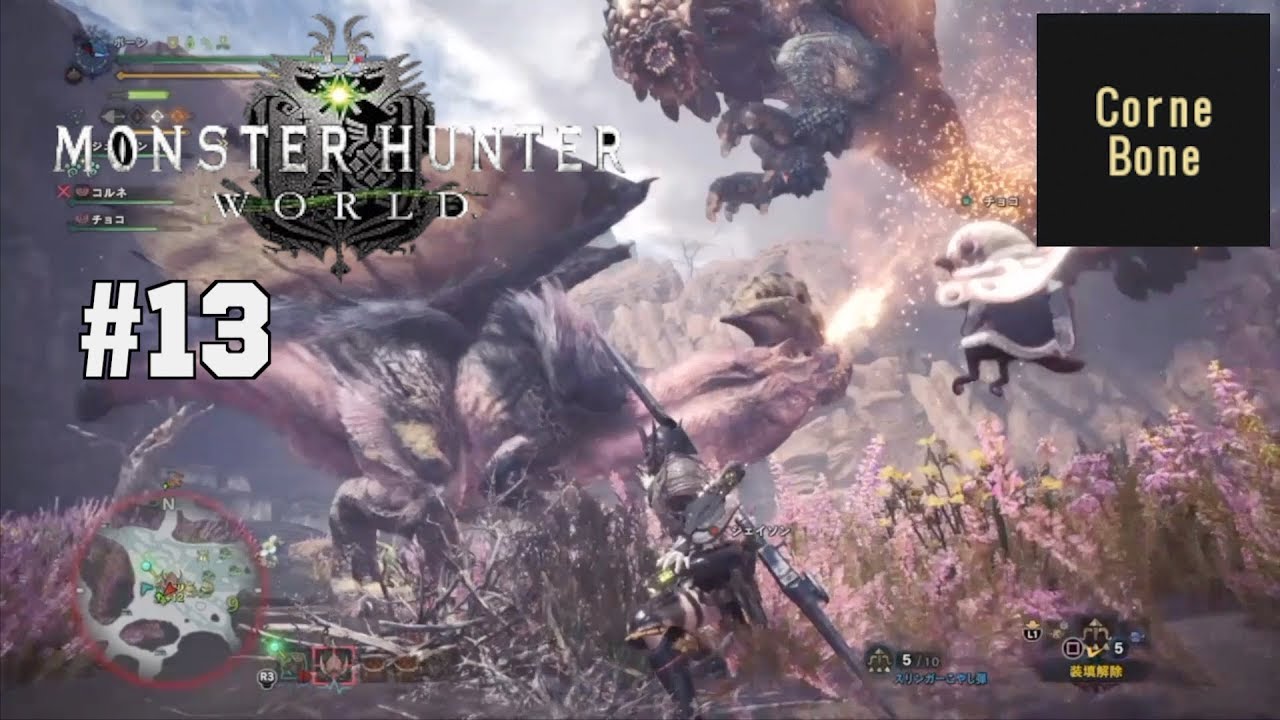This screenshot has width=1280, height=720.
Task: Expand the buff icons row beside ボーン's name
Action: click(x=197, y=40)
